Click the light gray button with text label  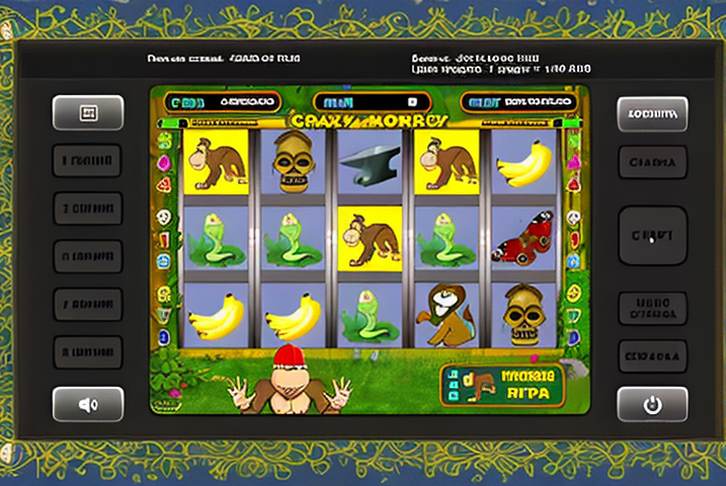pyautogui.click(x=652, y=113)
